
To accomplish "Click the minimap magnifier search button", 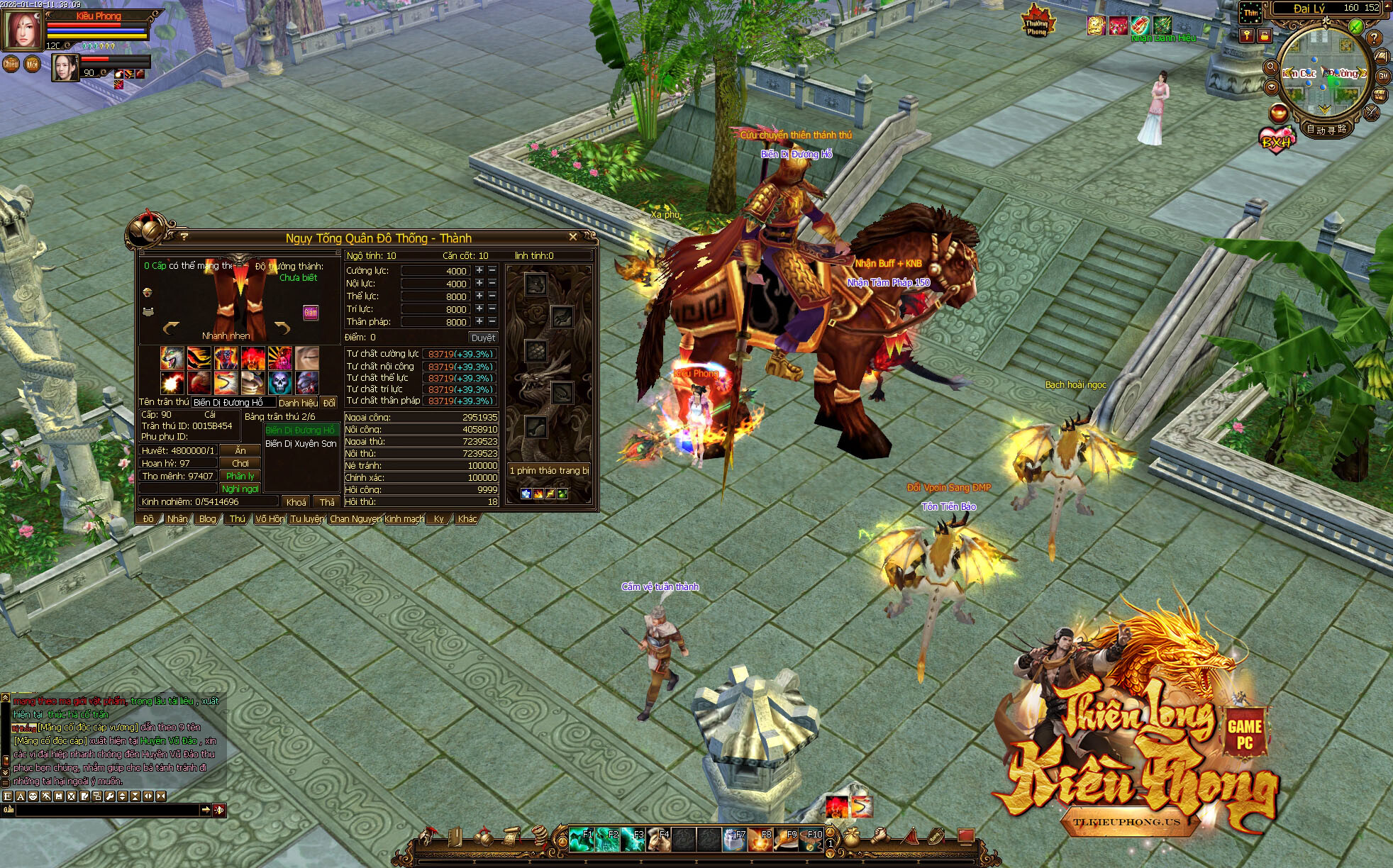I will point(1270,67).
